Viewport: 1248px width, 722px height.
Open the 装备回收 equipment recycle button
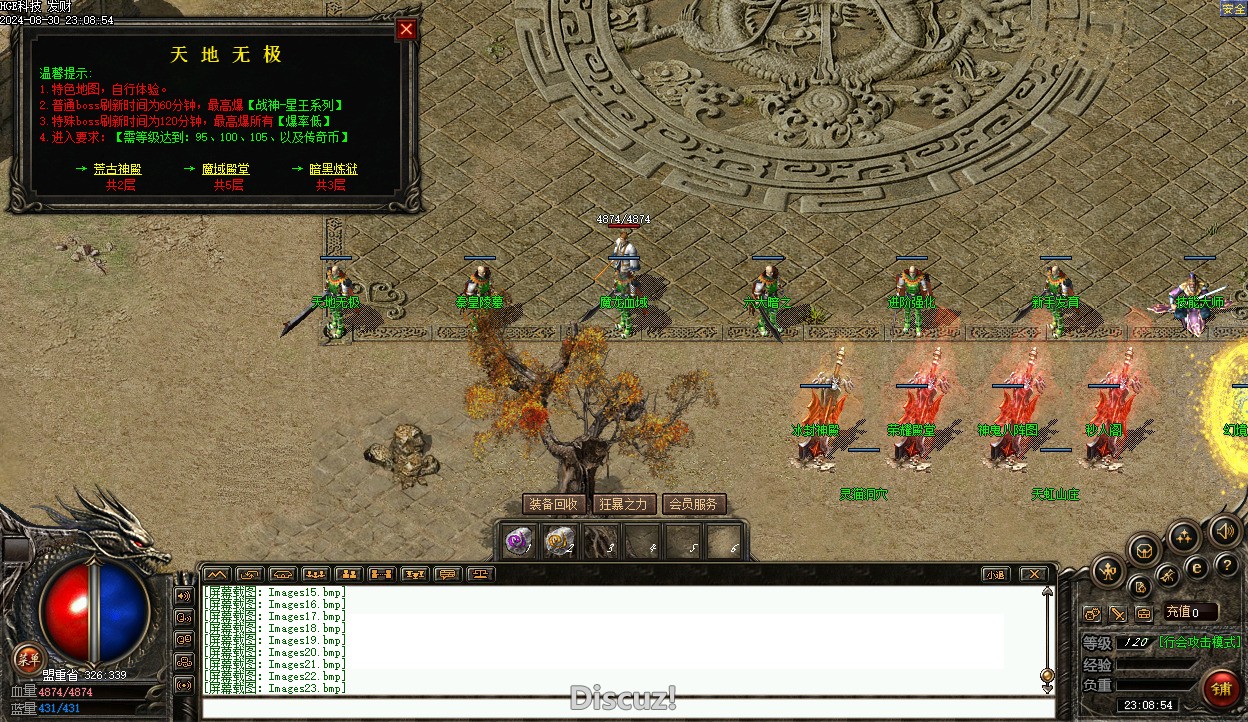[554, 504]
